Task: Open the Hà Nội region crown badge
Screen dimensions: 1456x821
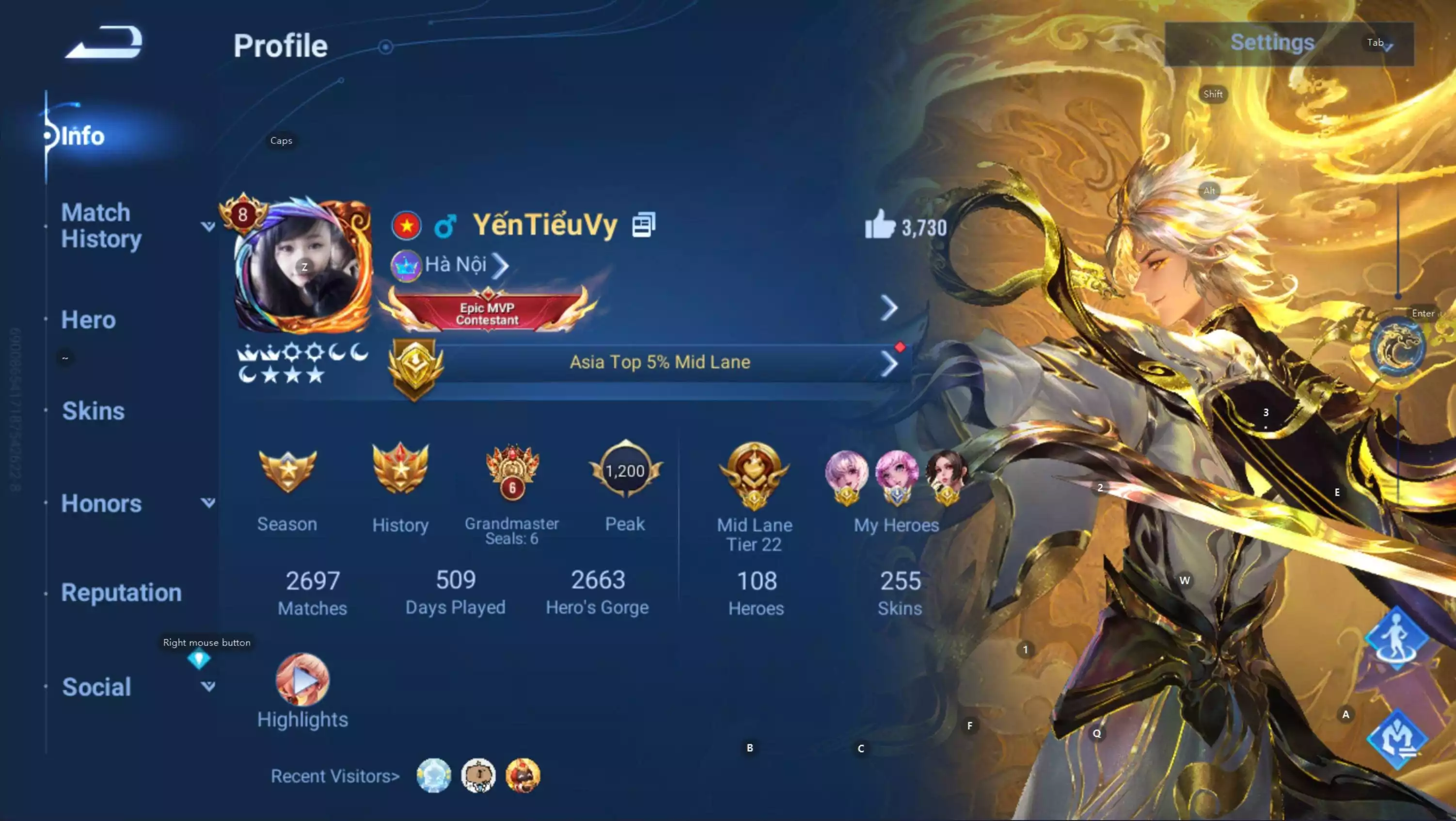Action: [406, 265]
